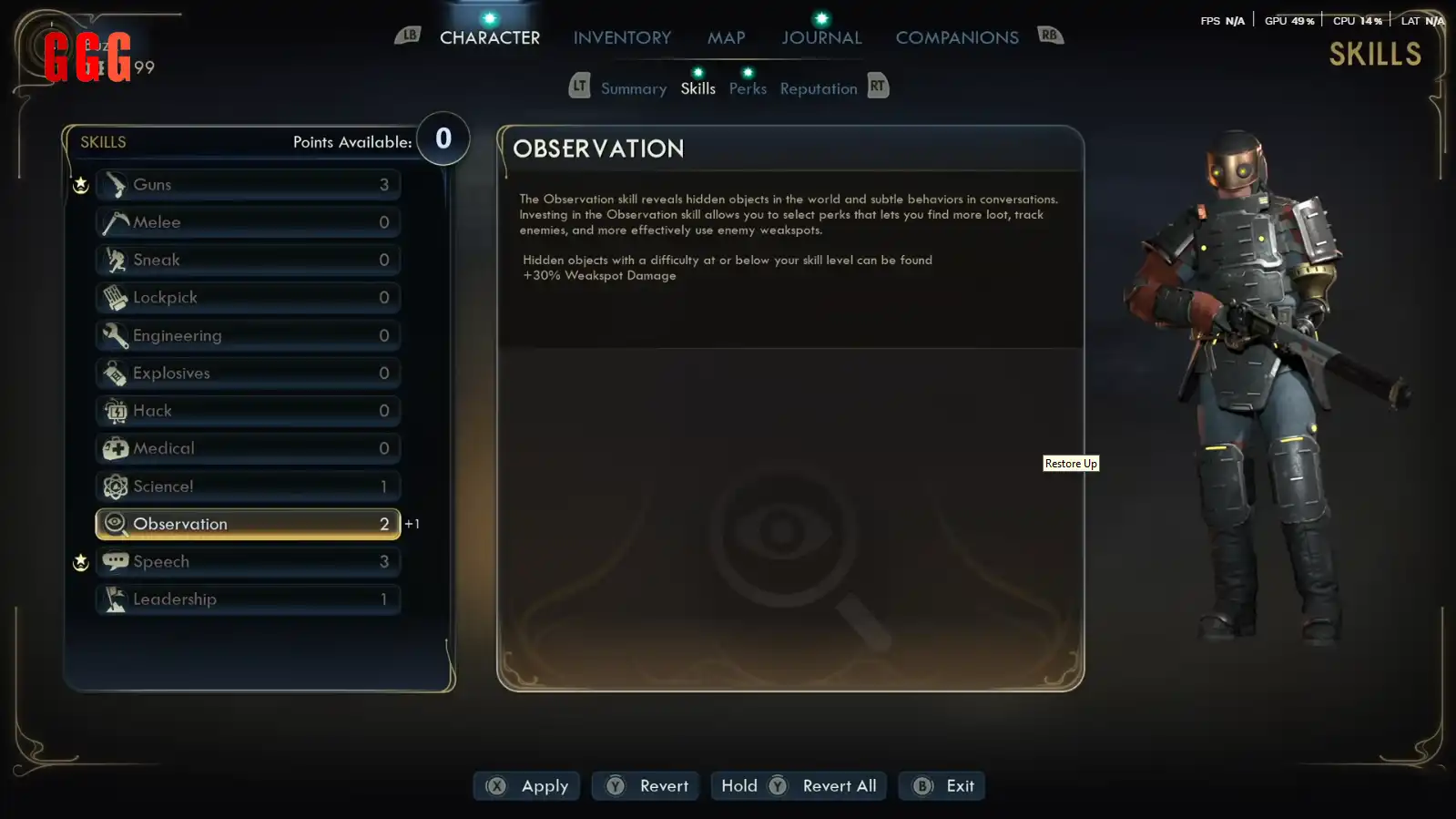This screenshot has width=1456, height=819.
Task: Select the Guns skill row
Action: 248,185
